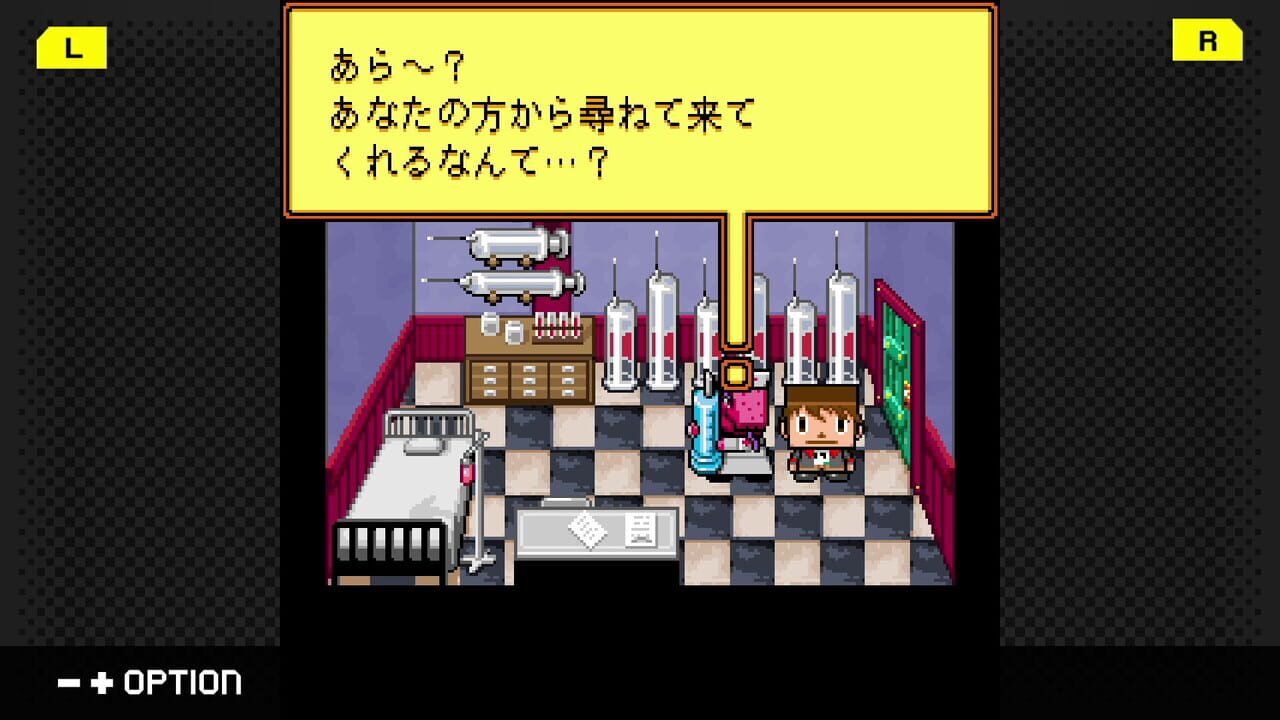The image size is (1280, 720).
Task: Click the yellow L shoulder button icon
Action: point(71,46)
